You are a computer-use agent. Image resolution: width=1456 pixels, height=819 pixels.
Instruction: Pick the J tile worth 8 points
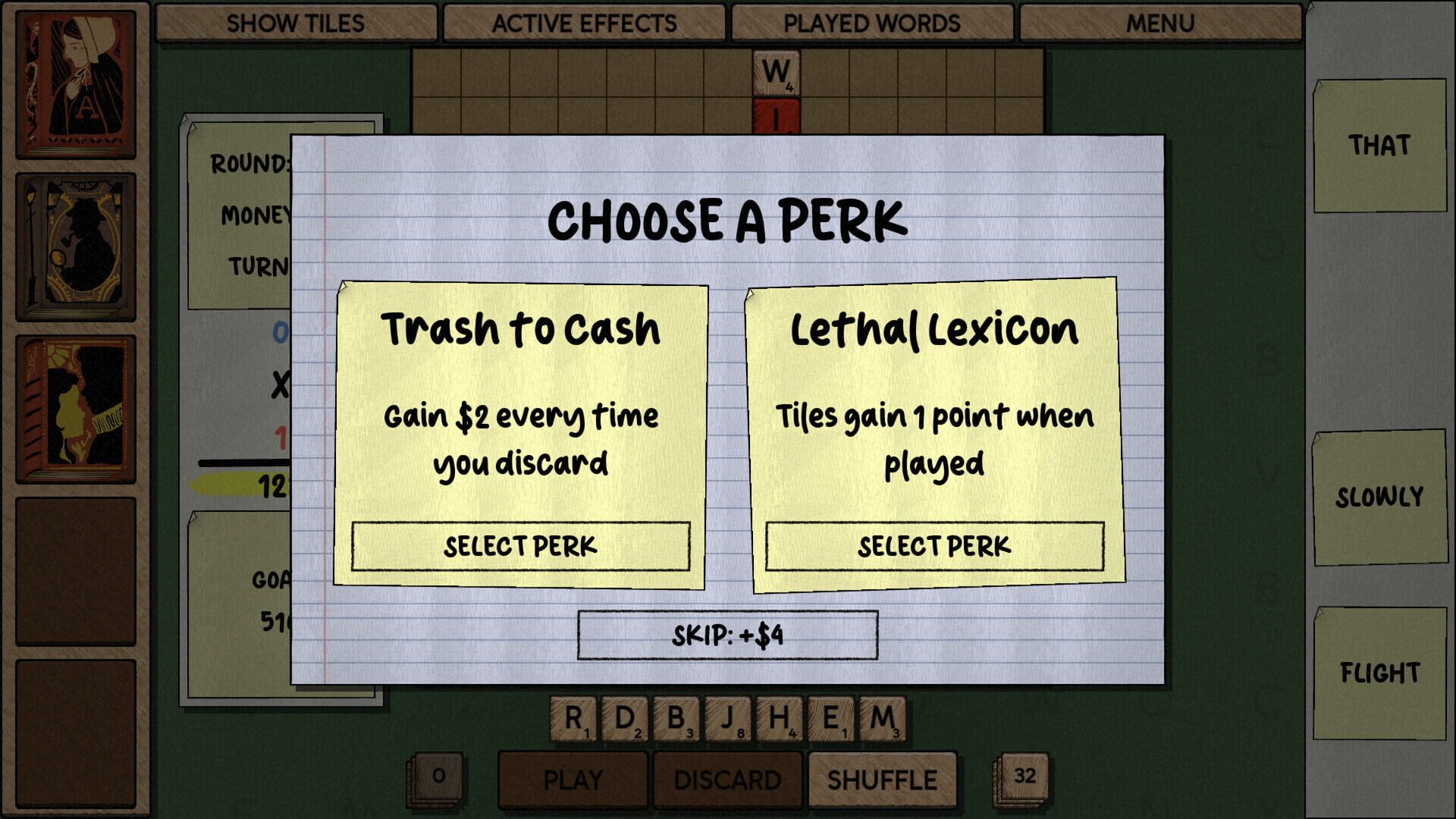tap(730, 717)
